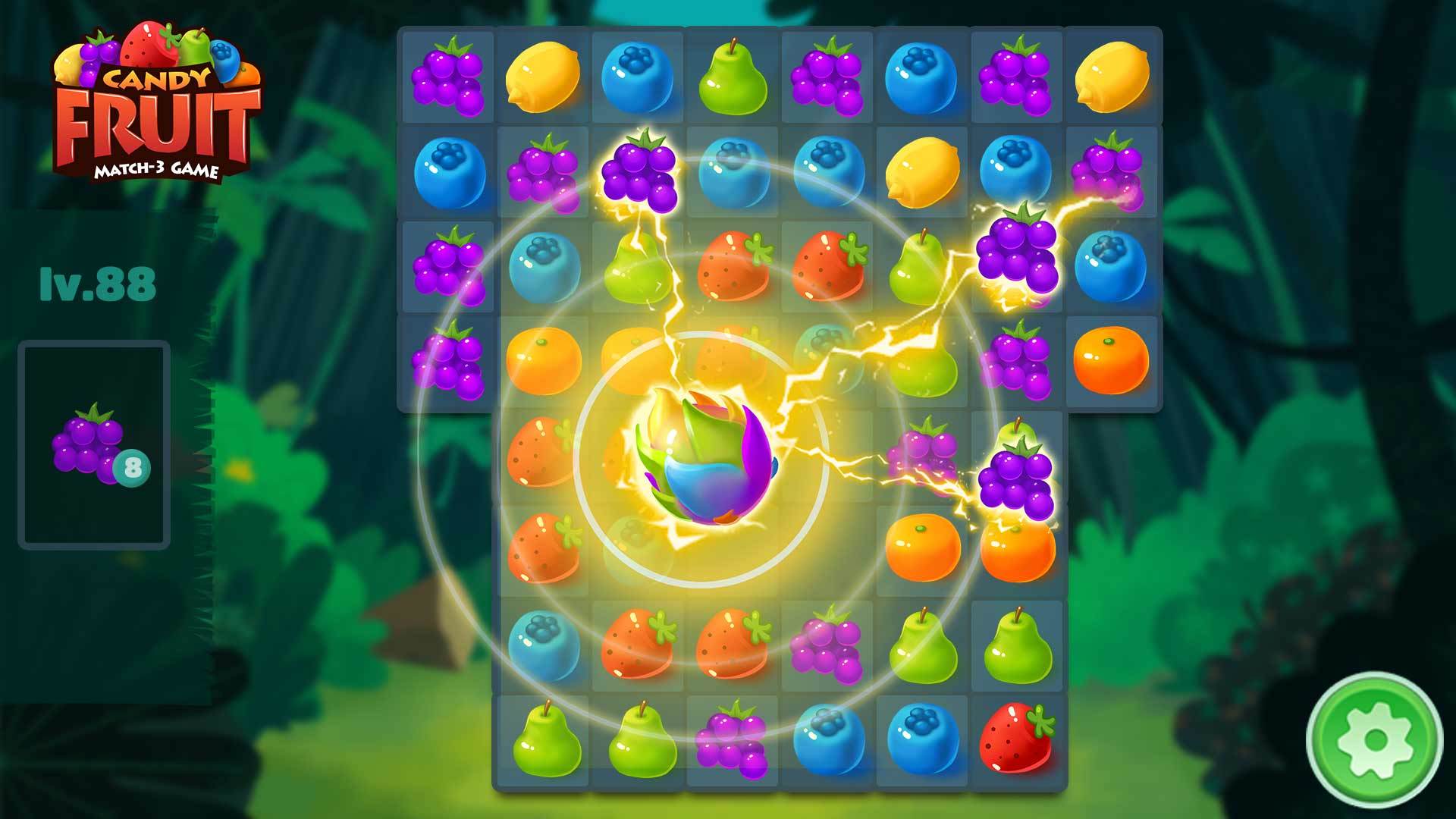Tap the grape goal counter showing 8

pos(133,469)
